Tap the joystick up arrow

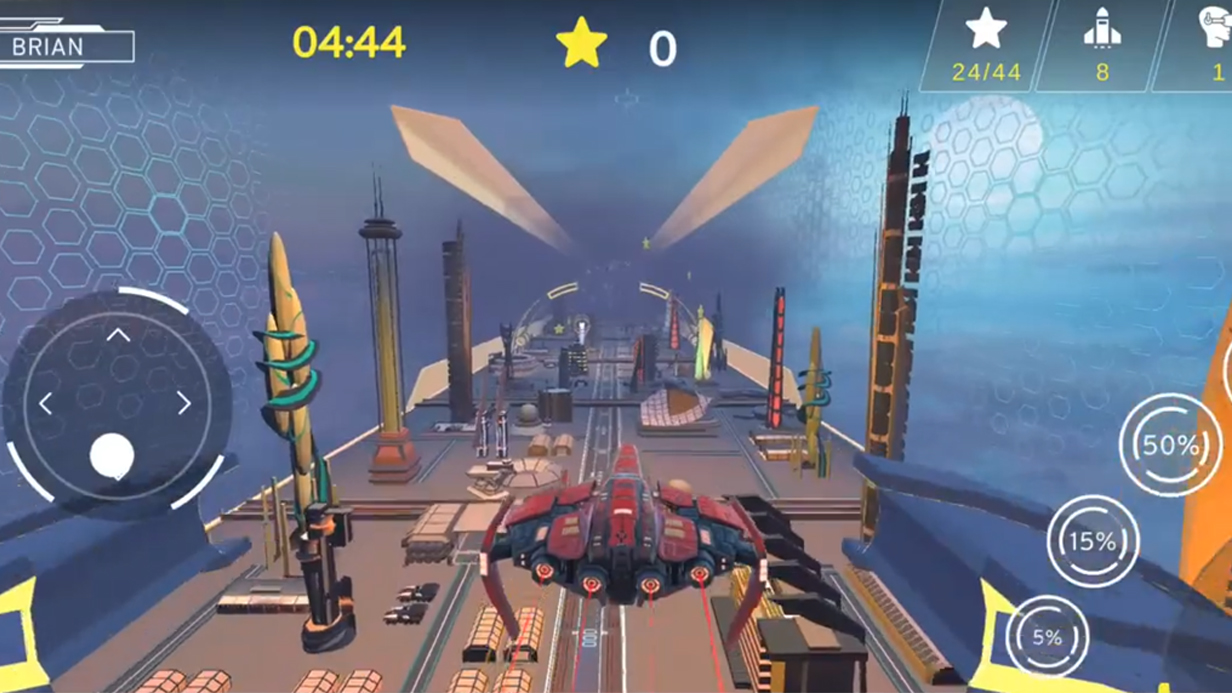click(118, 335)
